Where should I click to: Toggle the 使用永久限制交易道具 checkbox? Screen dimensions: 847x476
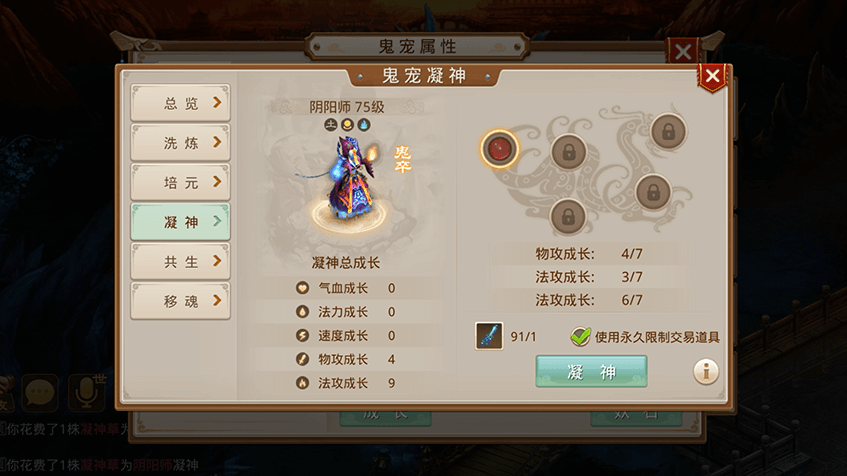pos(580,337)
